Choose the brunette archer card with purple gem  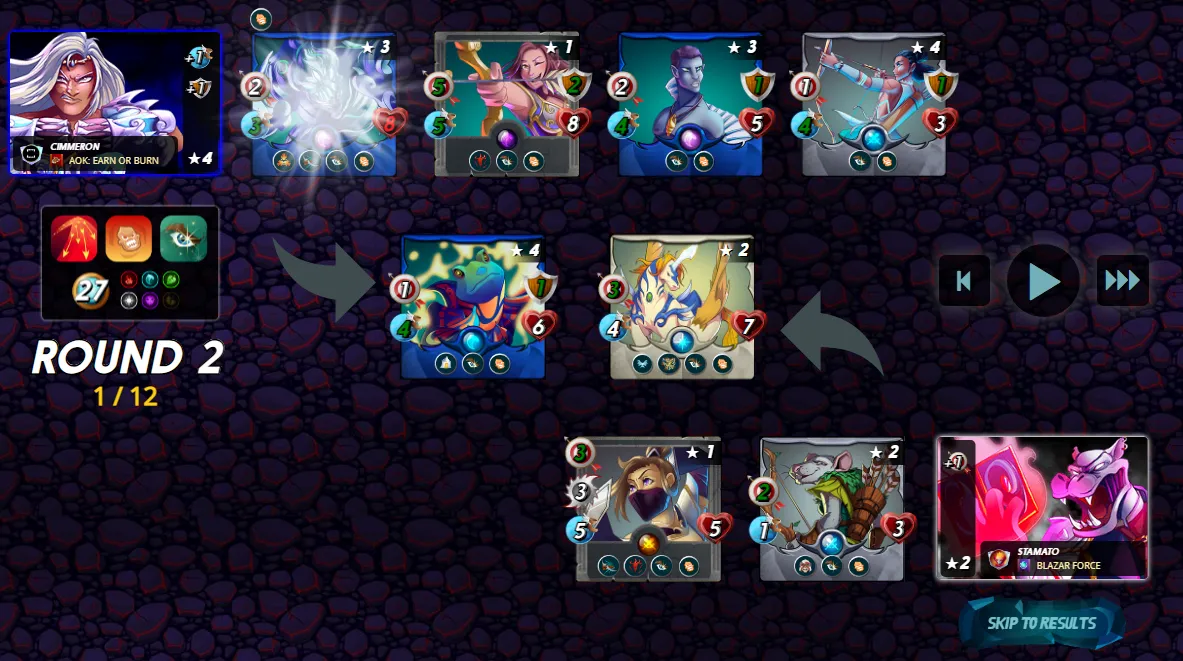pyautogui.click(x=507, y=104)
